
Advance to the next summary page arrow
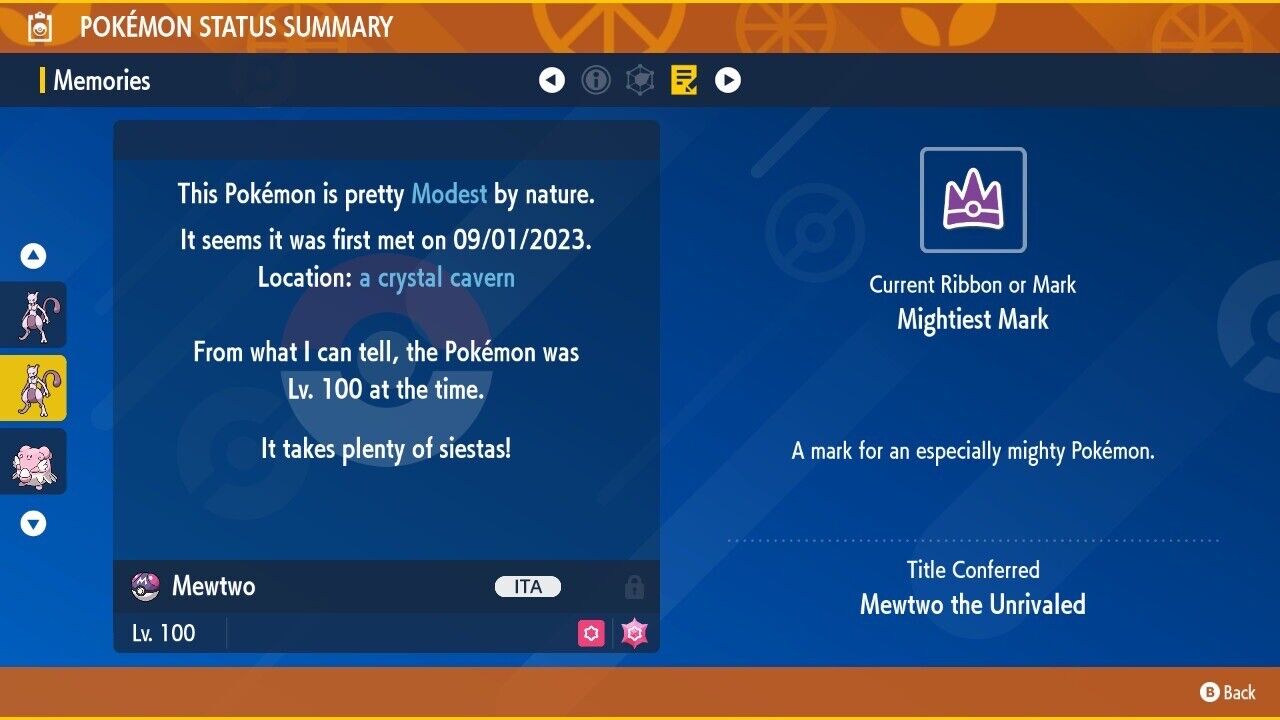728,80
